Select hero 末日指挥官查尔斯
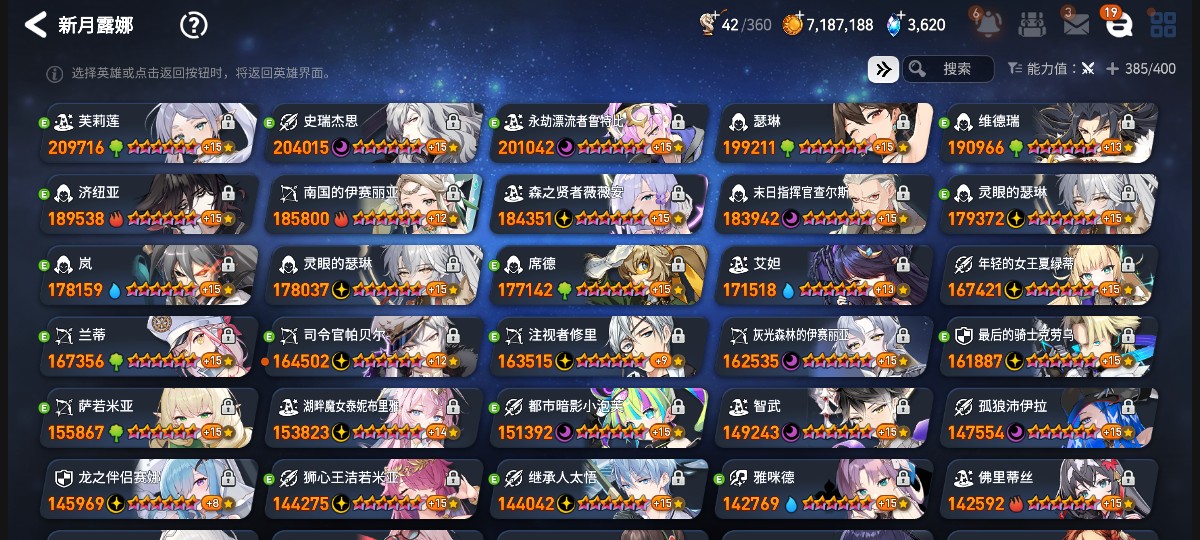The image size is (1200, 540). [x=824, y=205]
